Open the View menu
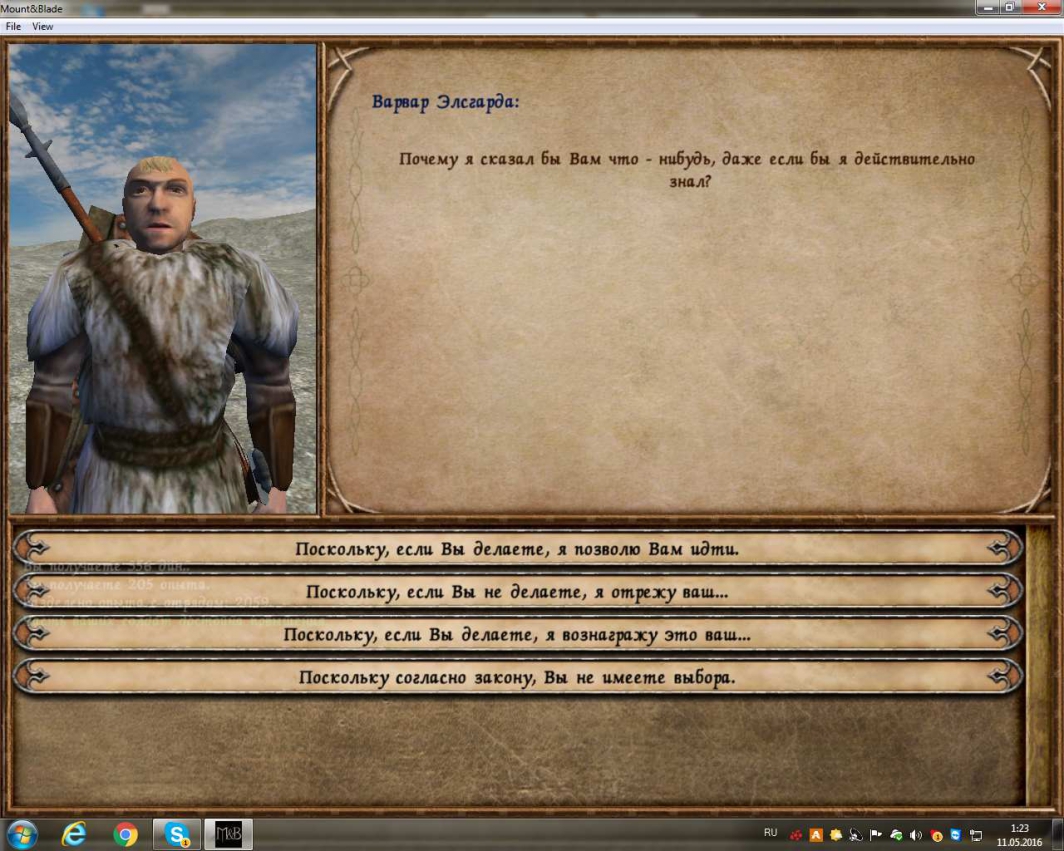The width and height of the screenshot is (1064, 851). pos(42,27)
